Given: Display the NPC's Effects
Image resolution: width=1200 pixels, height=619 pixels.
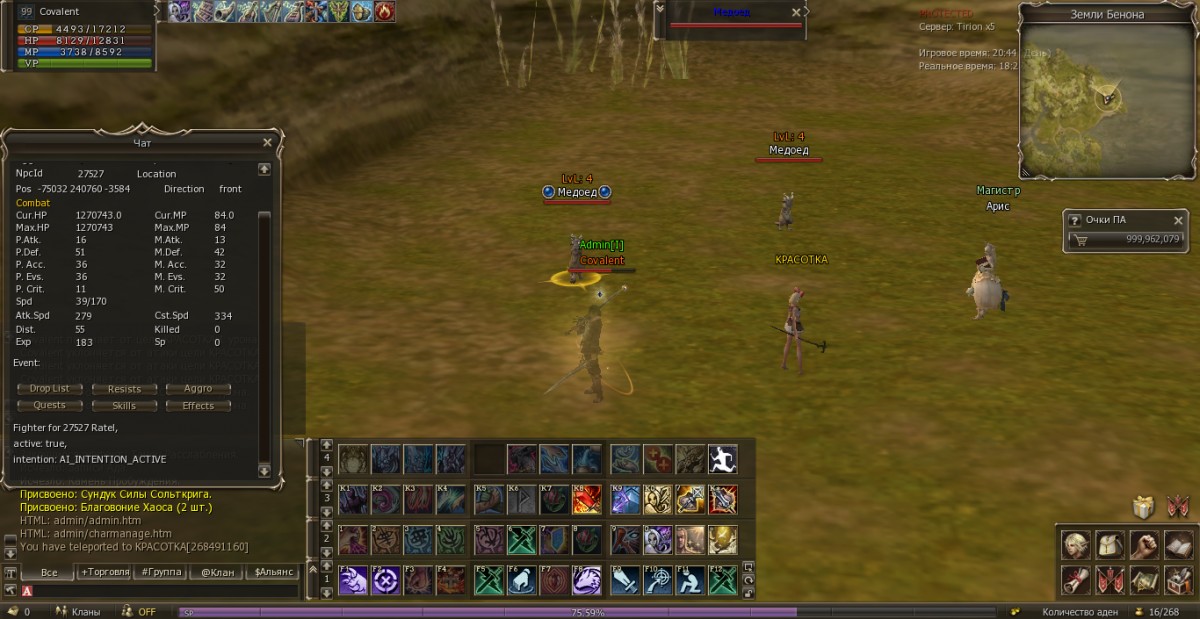Looking at the screenshot, I should click(x=198, y=406).
